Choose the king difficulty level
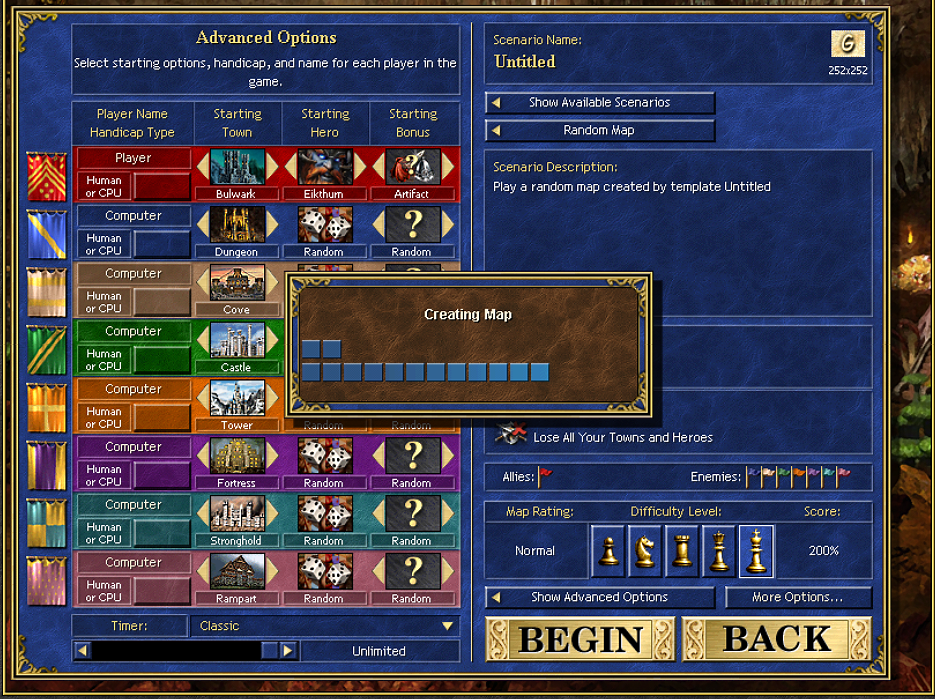Image resolution: width=935 pixels, height=699 pixels. 756,551
